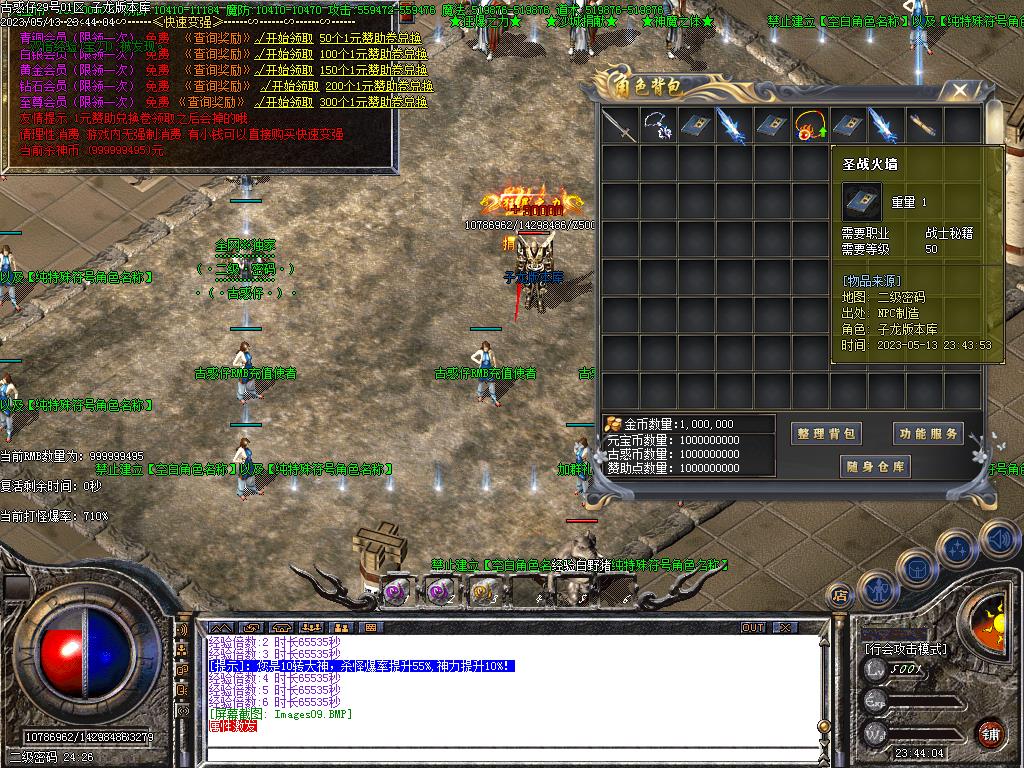This screenshot has height=768, width=1024.
Task: Click the X button above chat
Action: [784, 627]
